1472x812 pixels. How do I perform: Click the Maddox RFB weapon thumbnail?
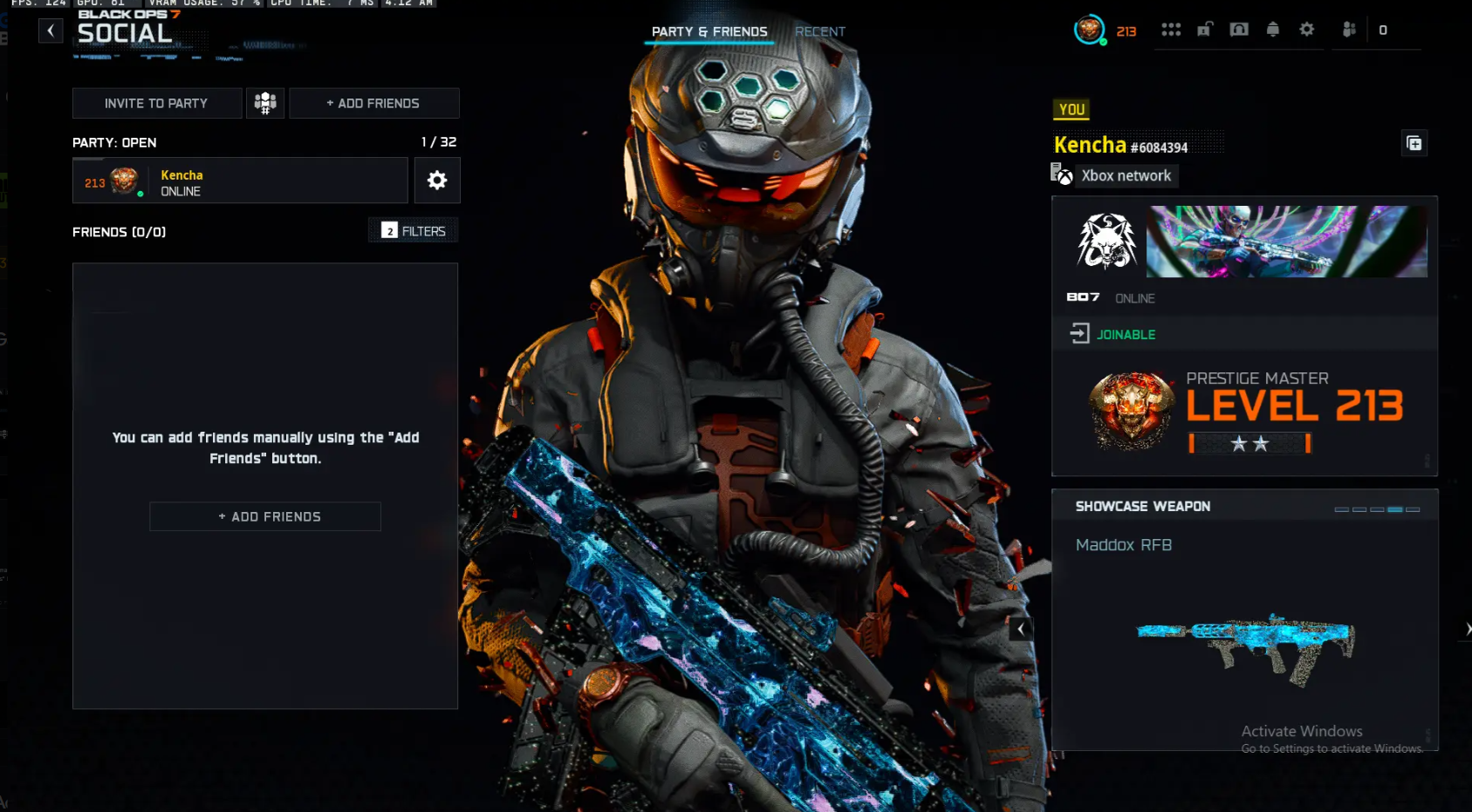pos(1245,645)
